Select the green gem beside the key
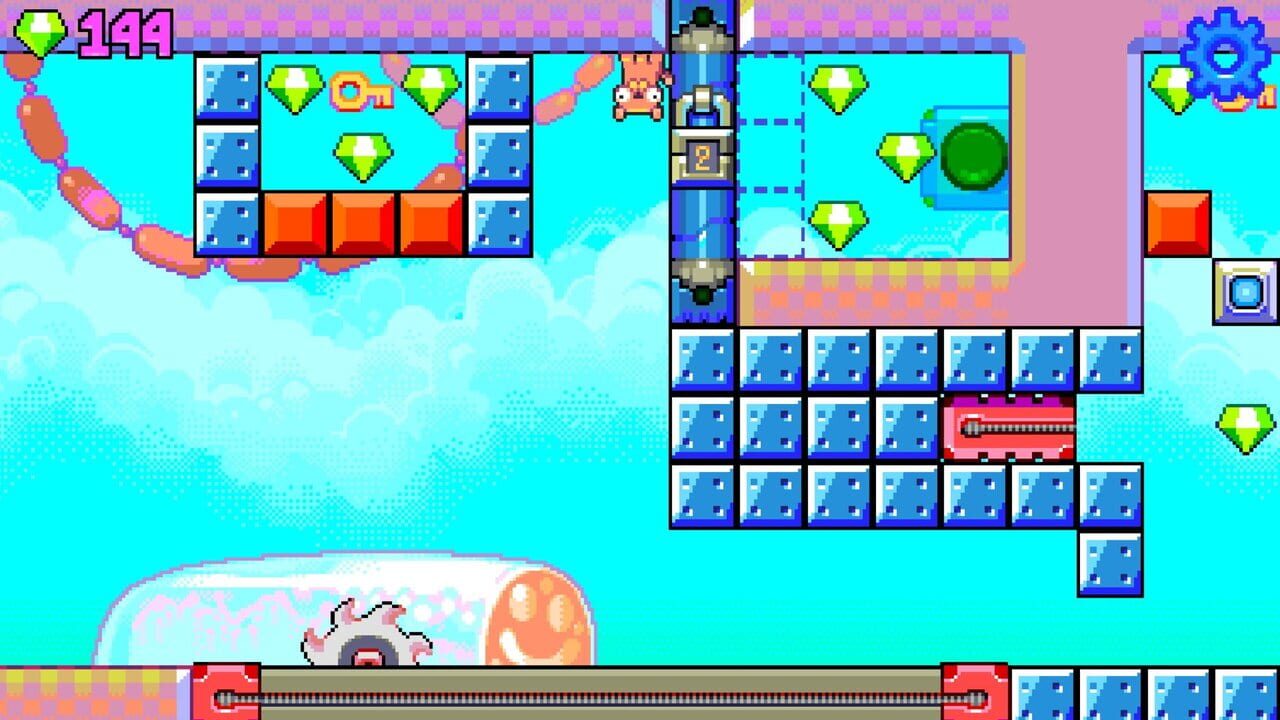This screenshot has height=720, width=1280. pos(297,86)
